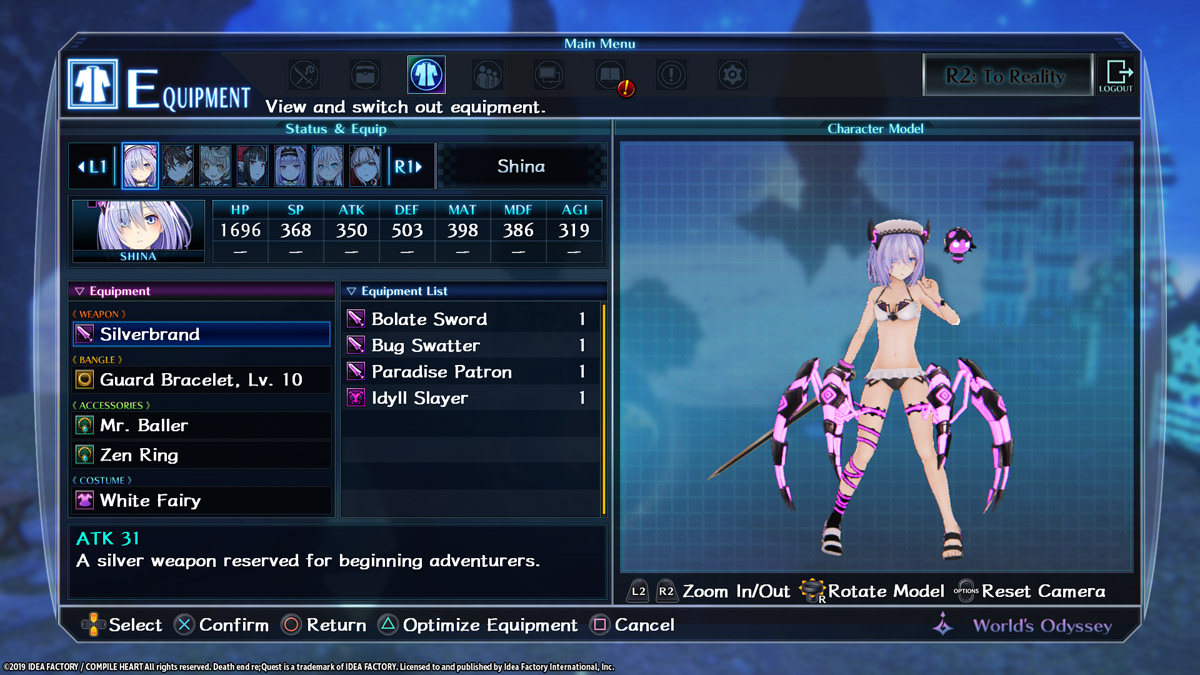Open the items chest menu icon
The image size is (1200, 675).
[365, 75]
